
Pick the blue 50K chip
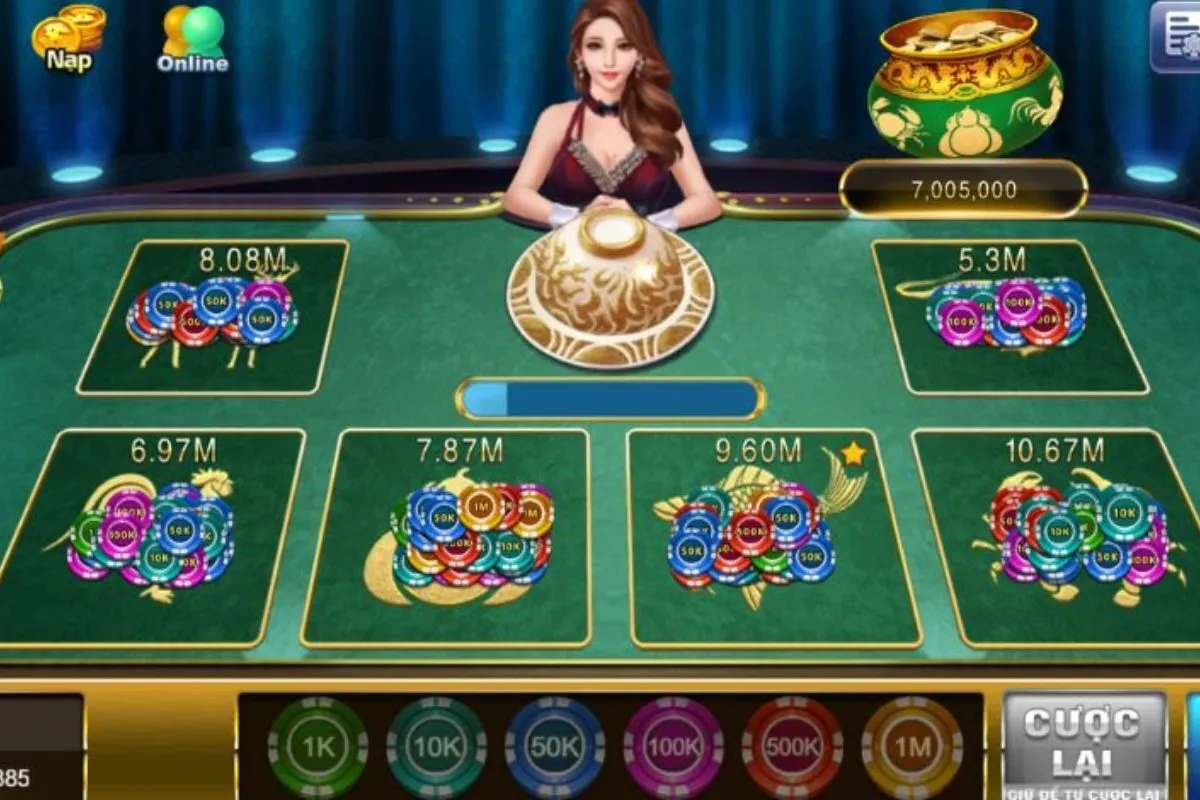coord(554,747)
